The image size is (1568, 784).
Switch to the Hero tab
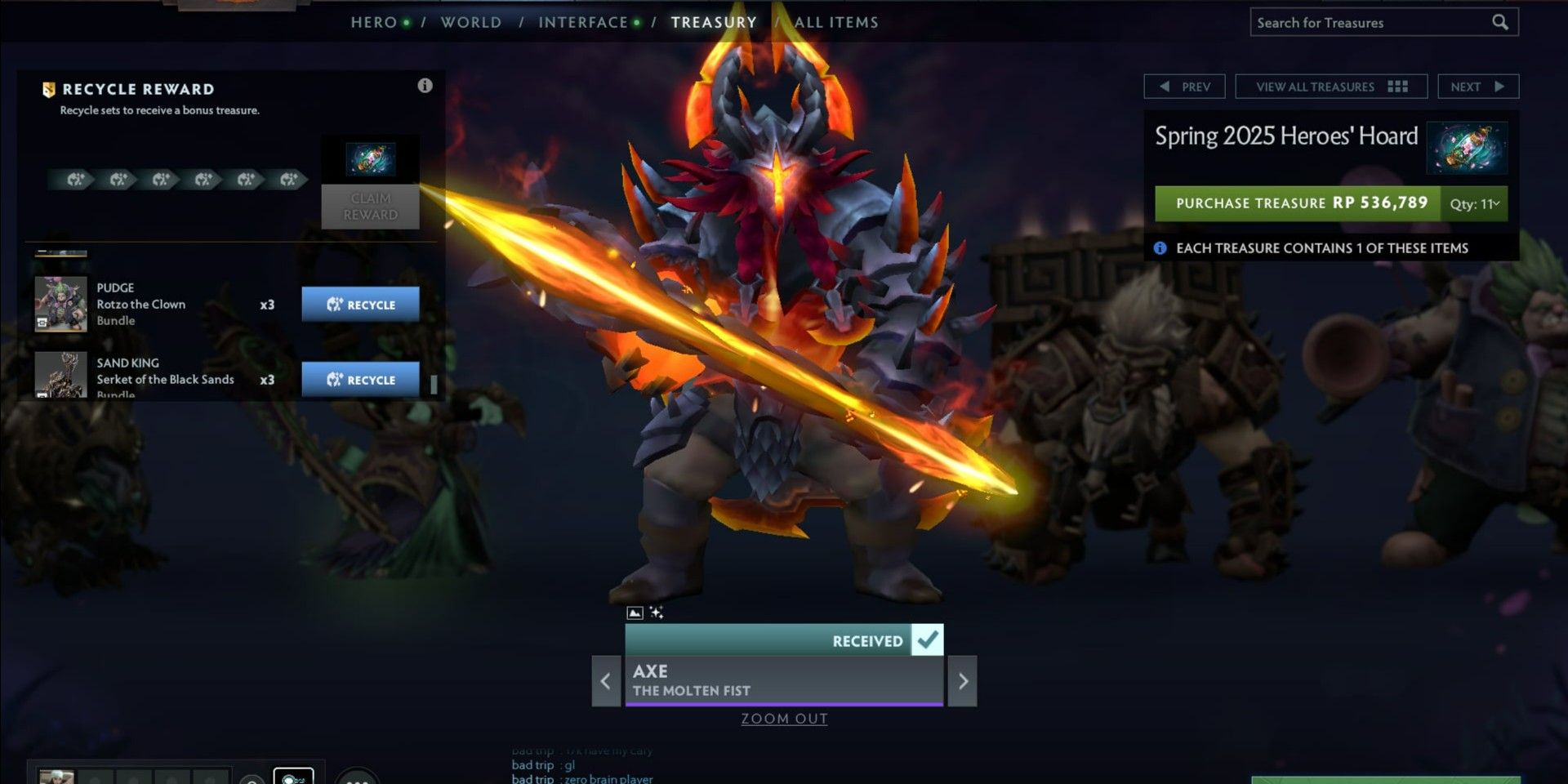[x=374, y=22]
